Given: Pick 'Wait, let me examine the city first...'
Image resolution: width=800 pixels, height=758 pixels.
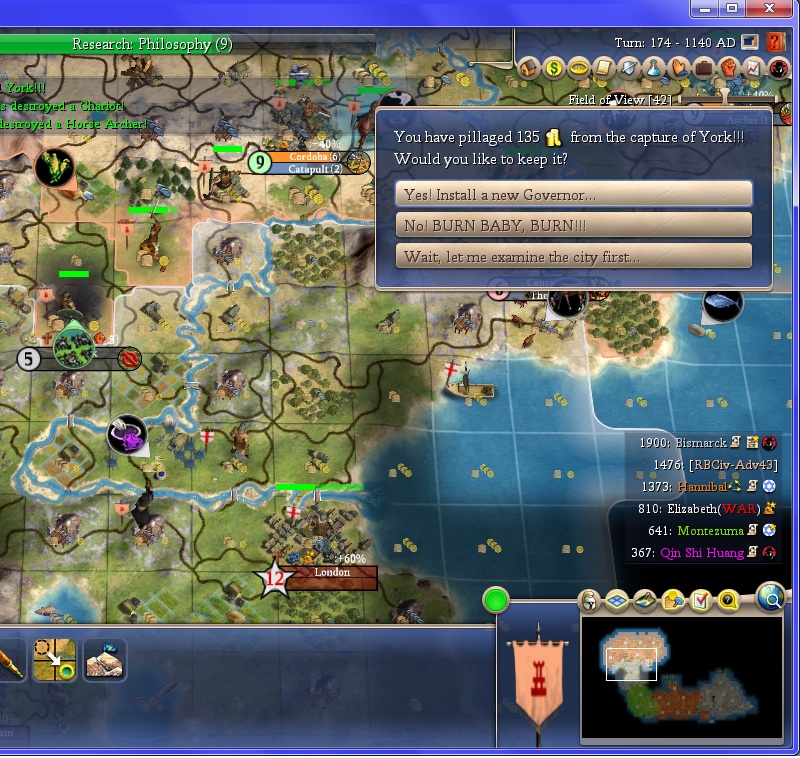Looking at the screenshot, I should (574, 256).
